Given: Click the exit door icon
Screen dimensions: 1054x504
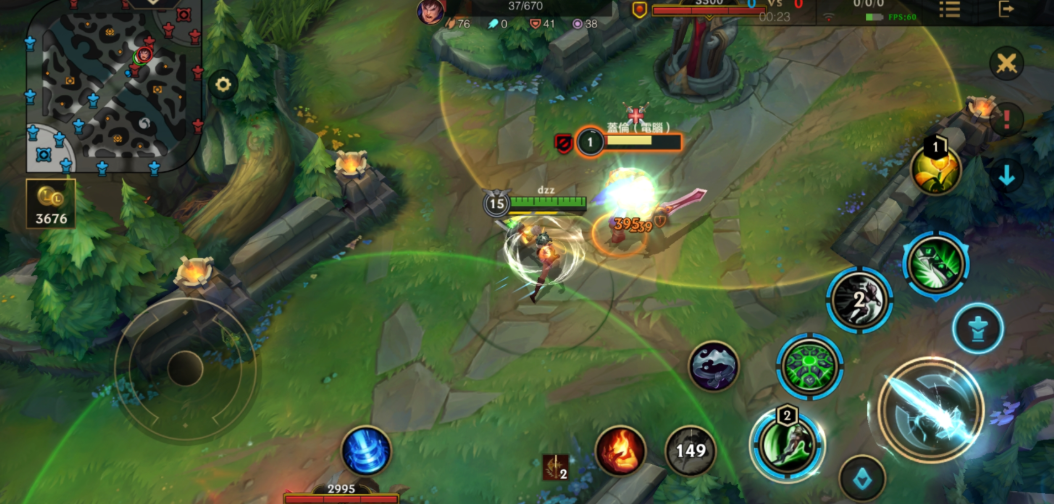Looking at the screenshot, I should 1006,10.
